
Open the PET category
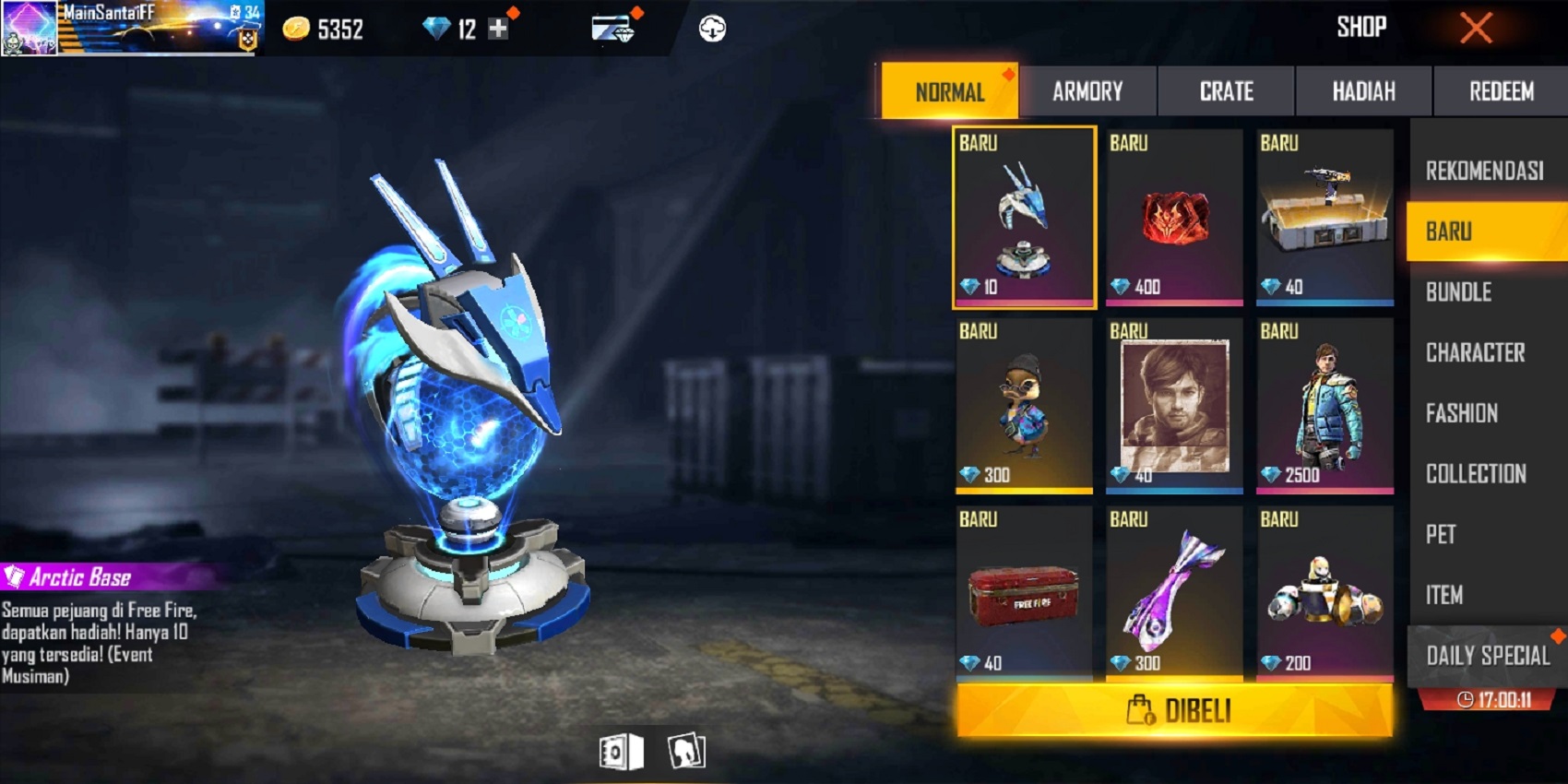[1485, 535]
